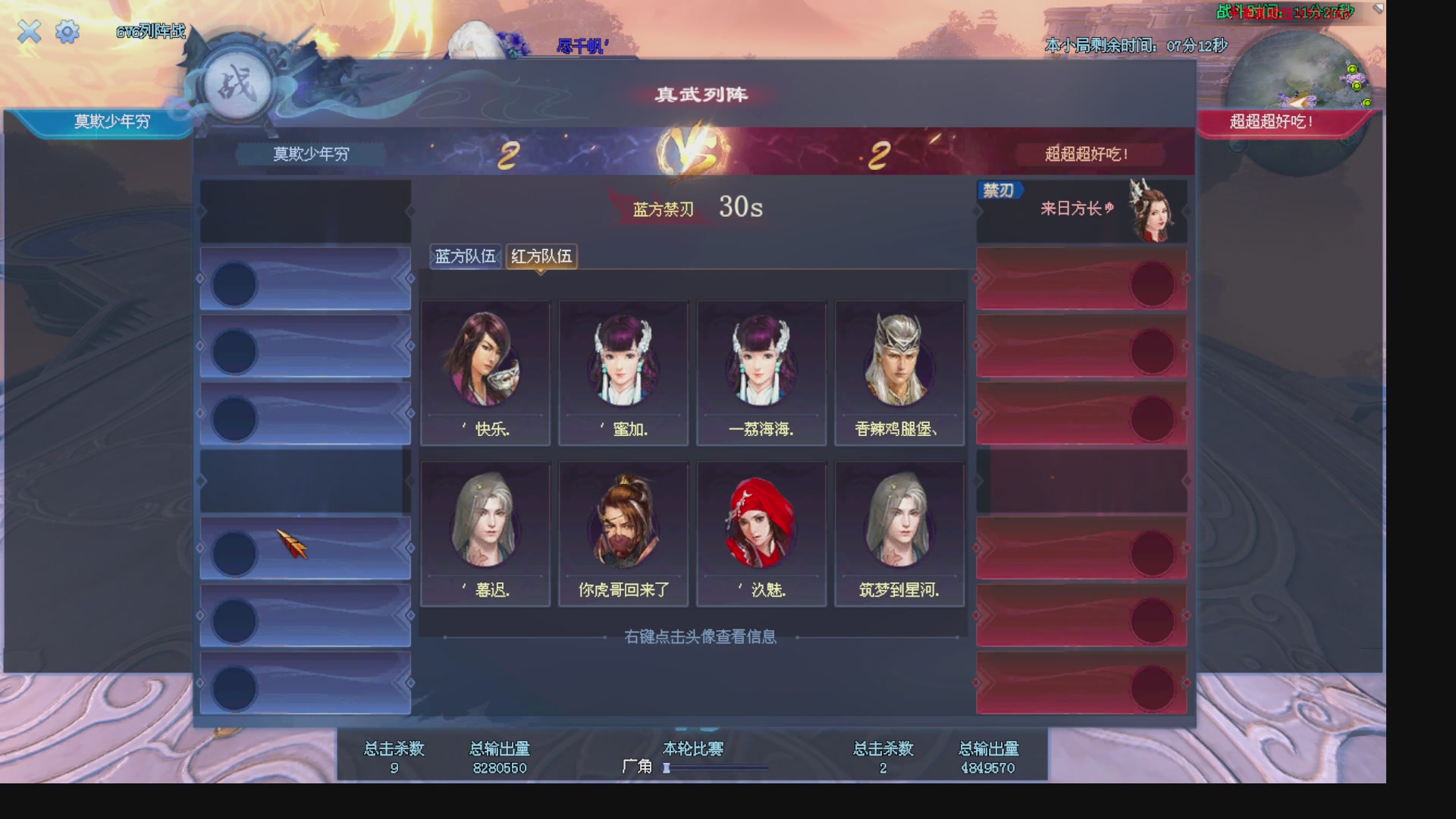Viewport: 1456px width, 819px height.
Task: Switch to the 红方队伍 tab
Action: [x=541, y=257]
